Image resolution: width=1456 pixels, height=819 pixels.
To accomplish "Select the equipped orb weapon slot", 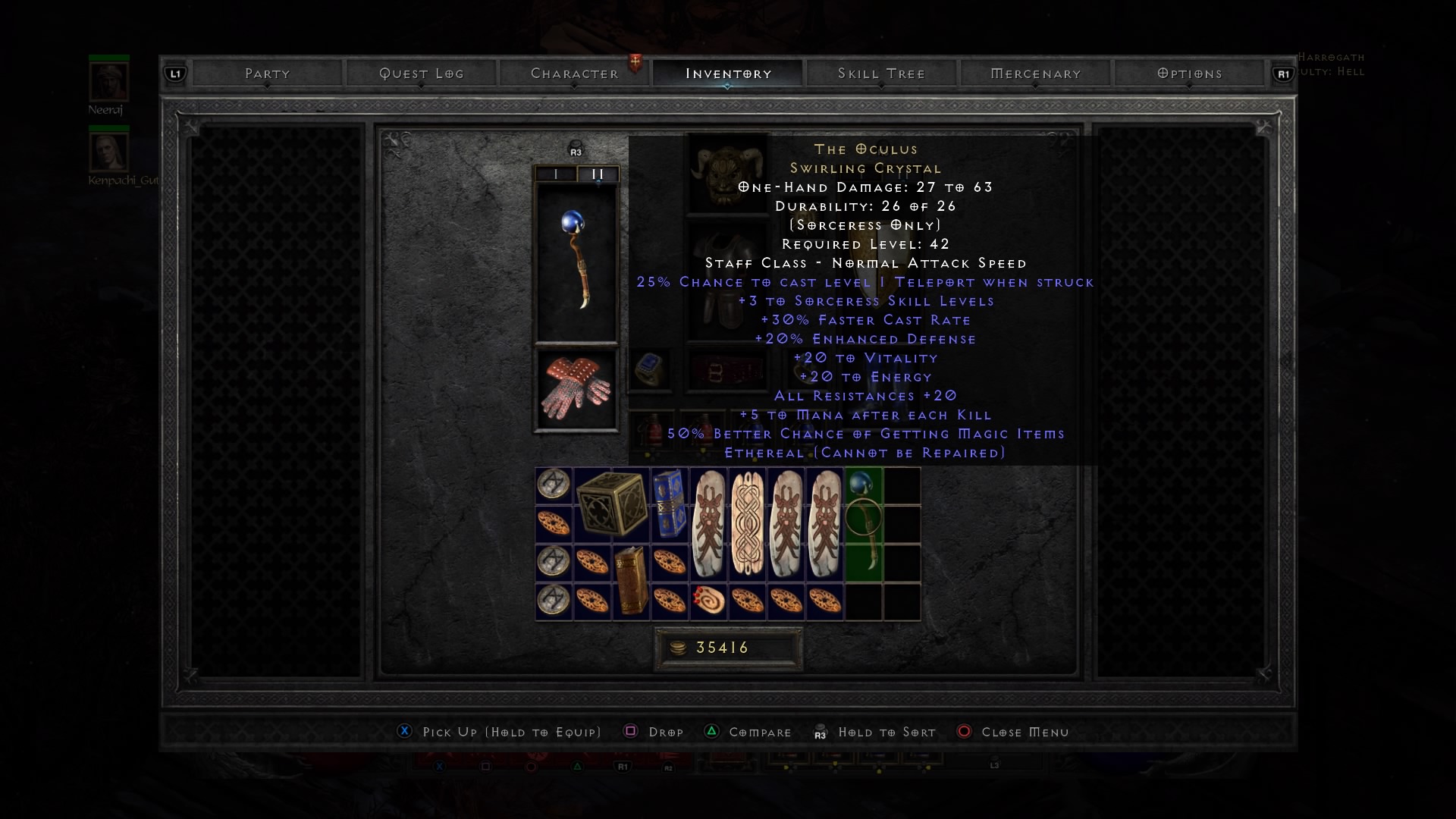I will 576,262.
